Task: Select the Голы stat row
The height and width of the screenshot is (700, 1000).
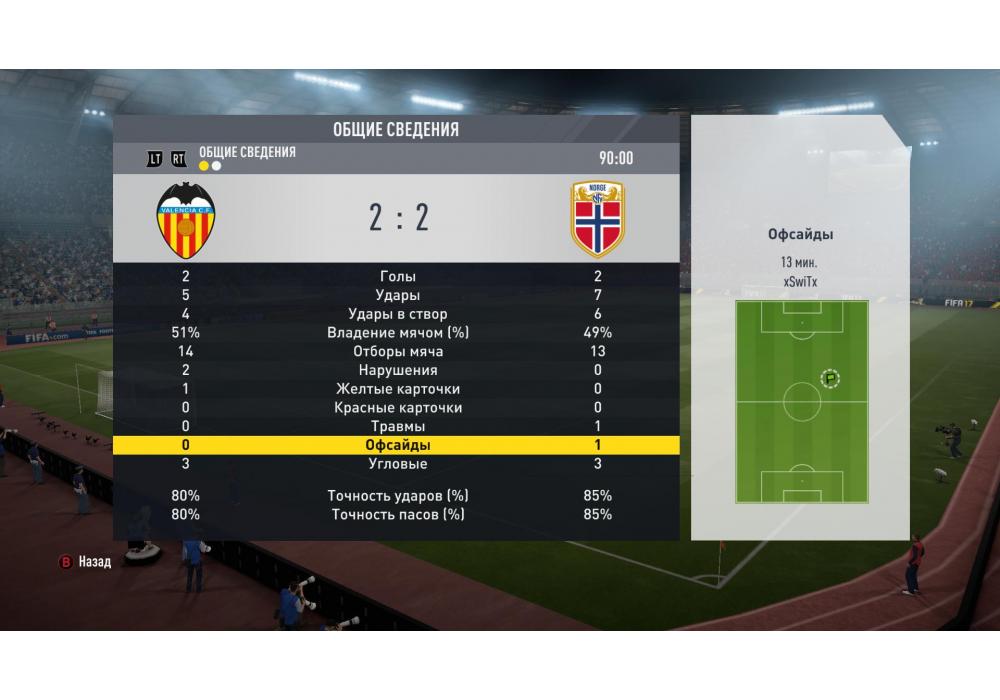Action: (397, 277)
